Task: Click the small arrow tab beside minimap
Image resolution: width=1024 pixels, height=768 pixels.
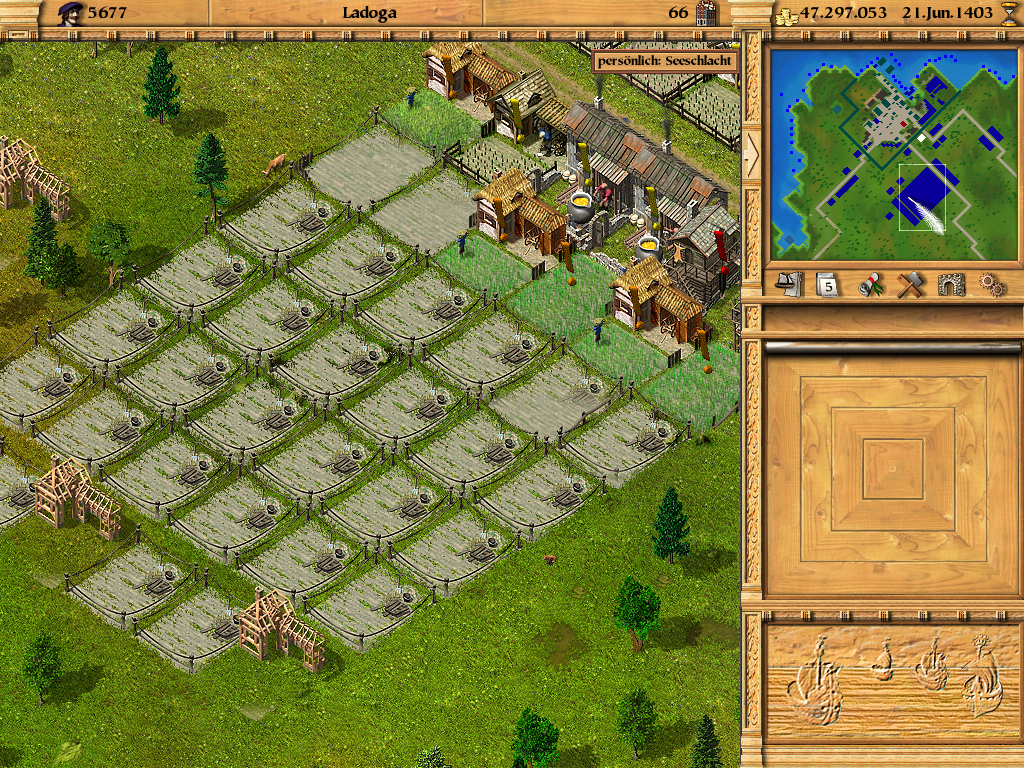Action: pyautogui.click(x=752, y=150)
